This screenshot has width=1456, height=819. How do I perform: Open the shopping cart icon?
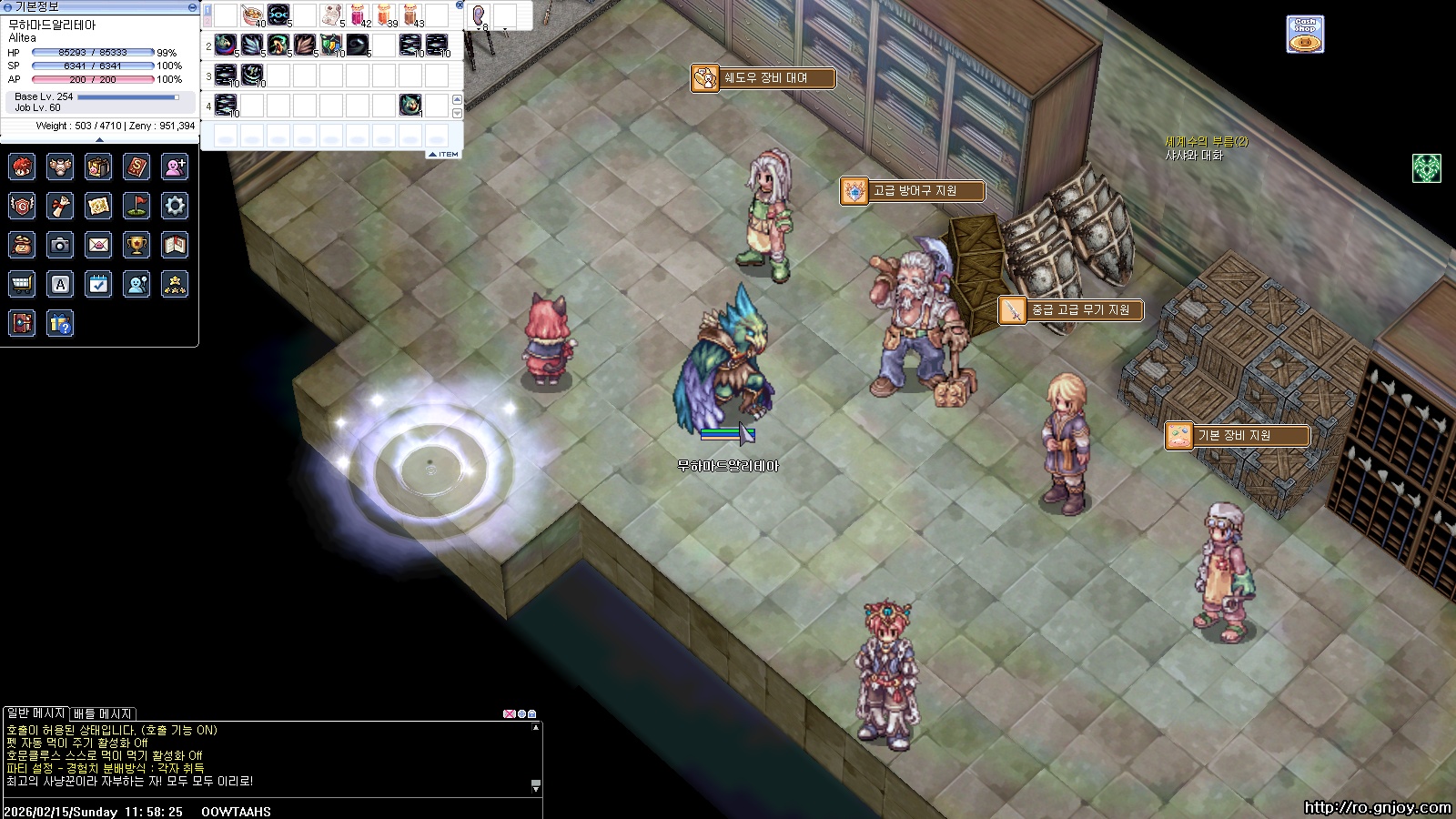click(22, 284)
